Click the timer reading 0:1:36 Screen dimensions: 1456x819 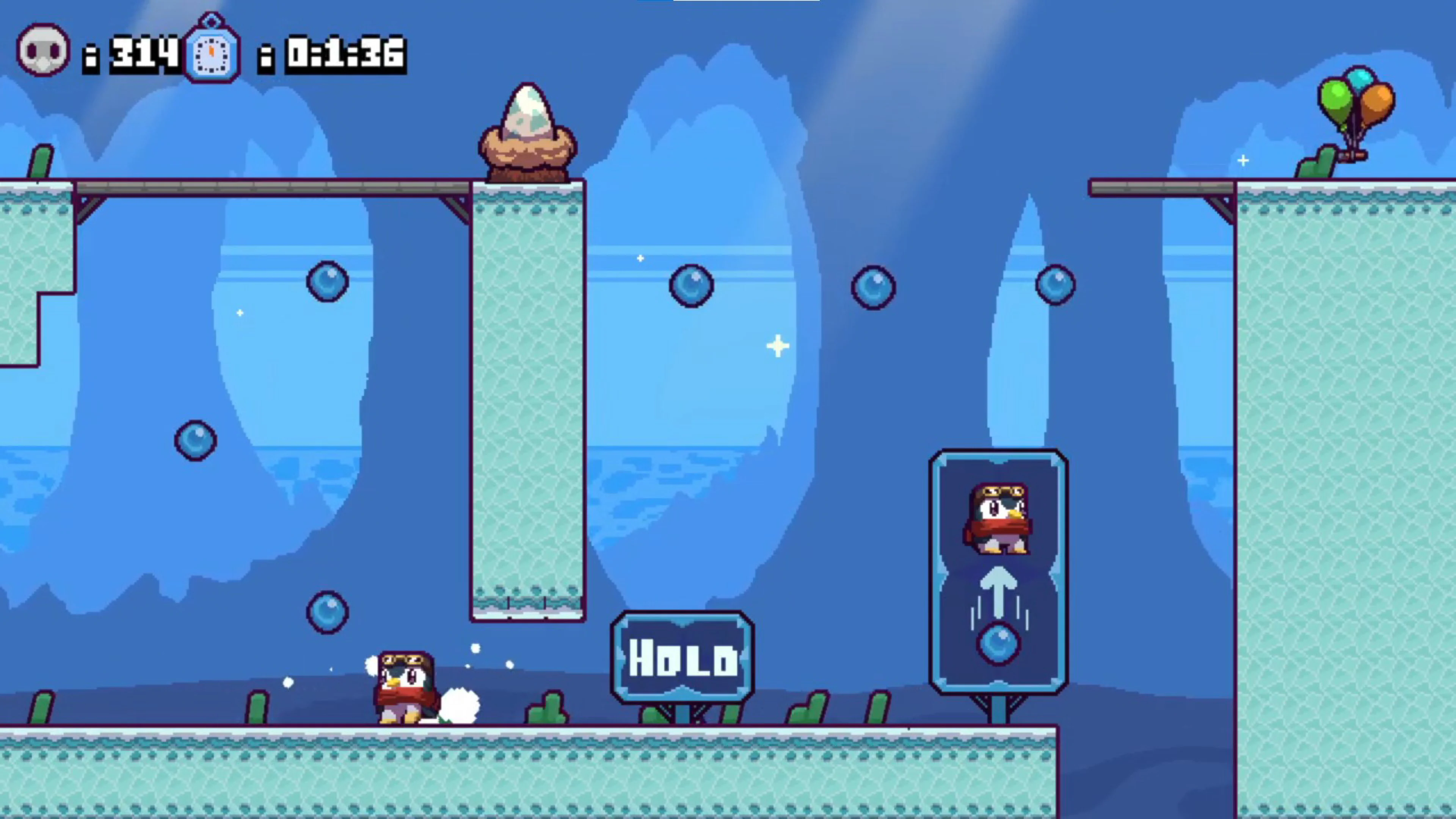point(342,54)
